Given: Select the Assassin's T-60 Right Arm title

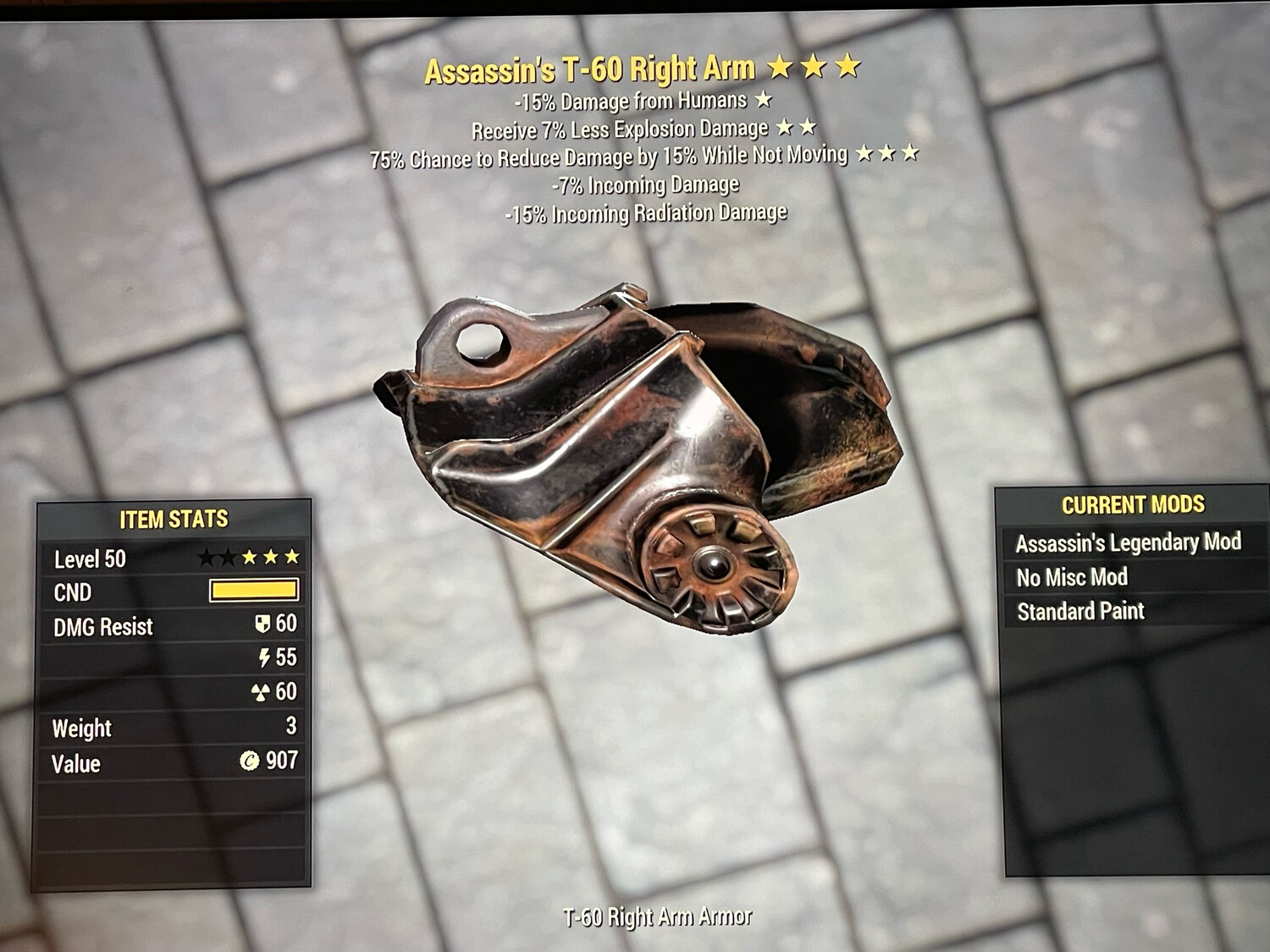Looking at the screenshot, I should [590, 70].
